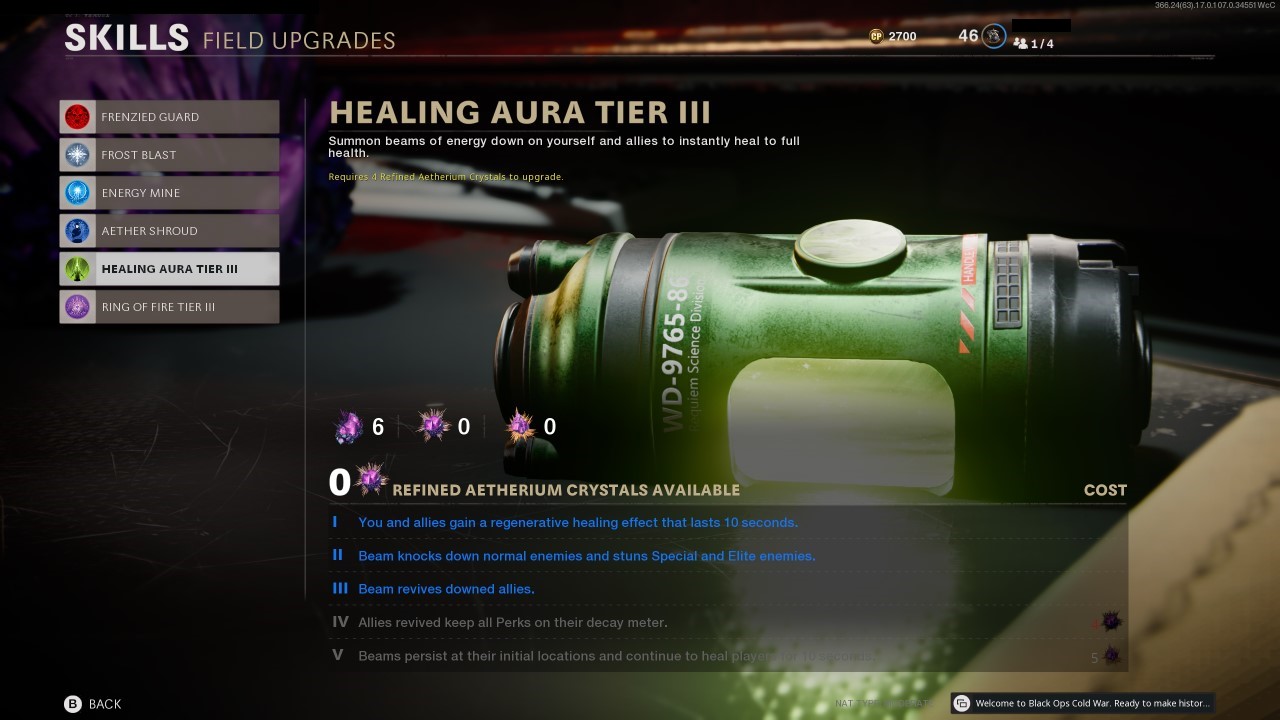Switch to the RING OF FIRE TIER III entry
Viewport: 1280px width, 720px height.
coord(168,307)
